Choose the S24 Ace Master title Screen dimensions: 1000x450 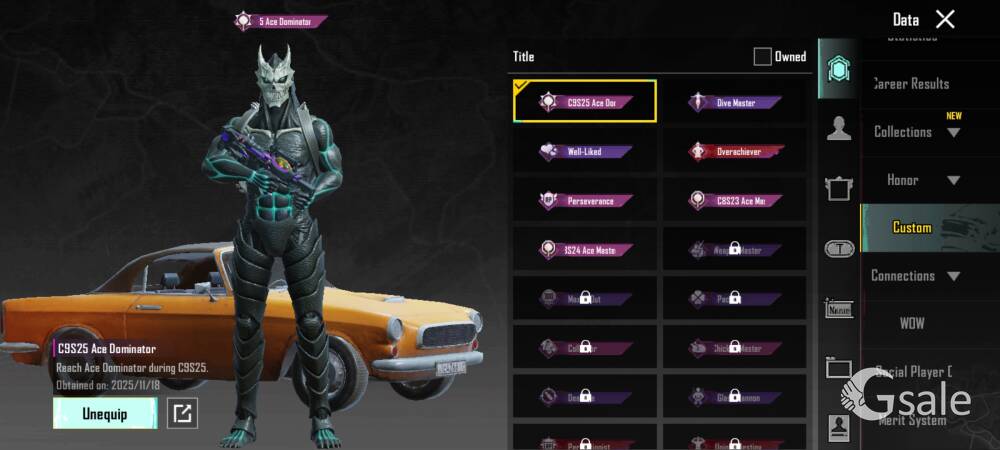(585, 249)
